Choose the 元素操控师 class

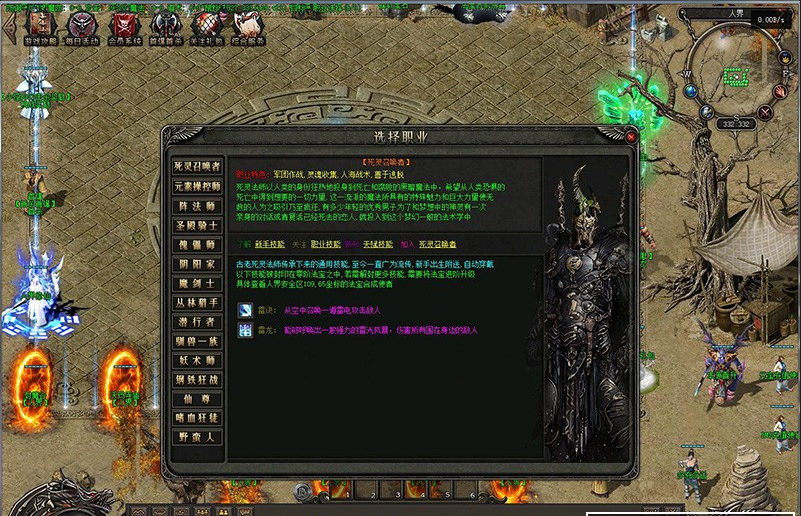(x=196, y=185)
